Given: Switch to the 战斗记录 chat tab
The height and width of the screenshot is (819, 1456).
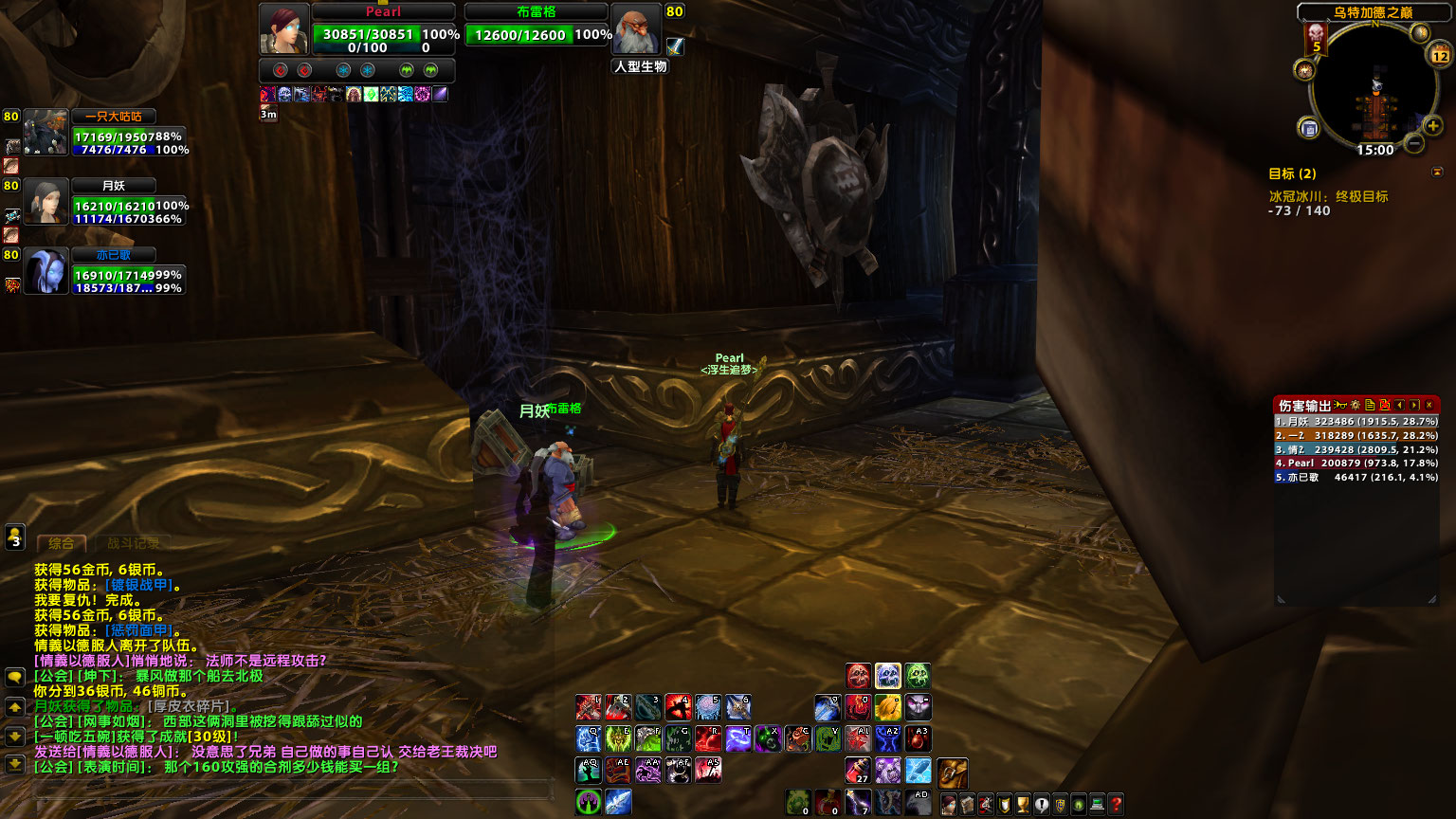Looking at the screenshot, I should [x=132, y=544].
